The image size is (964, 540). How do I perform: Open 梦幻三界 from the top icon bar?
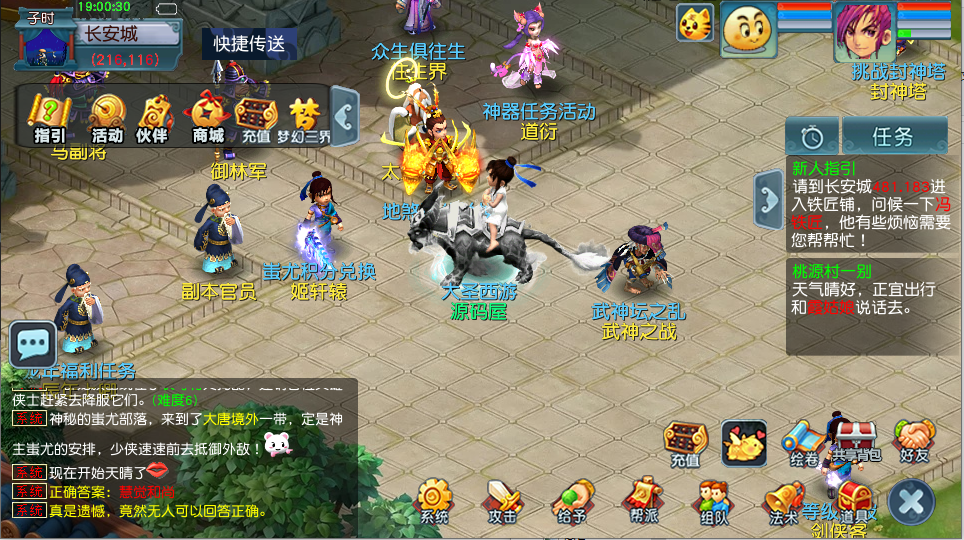click(305, 117)
